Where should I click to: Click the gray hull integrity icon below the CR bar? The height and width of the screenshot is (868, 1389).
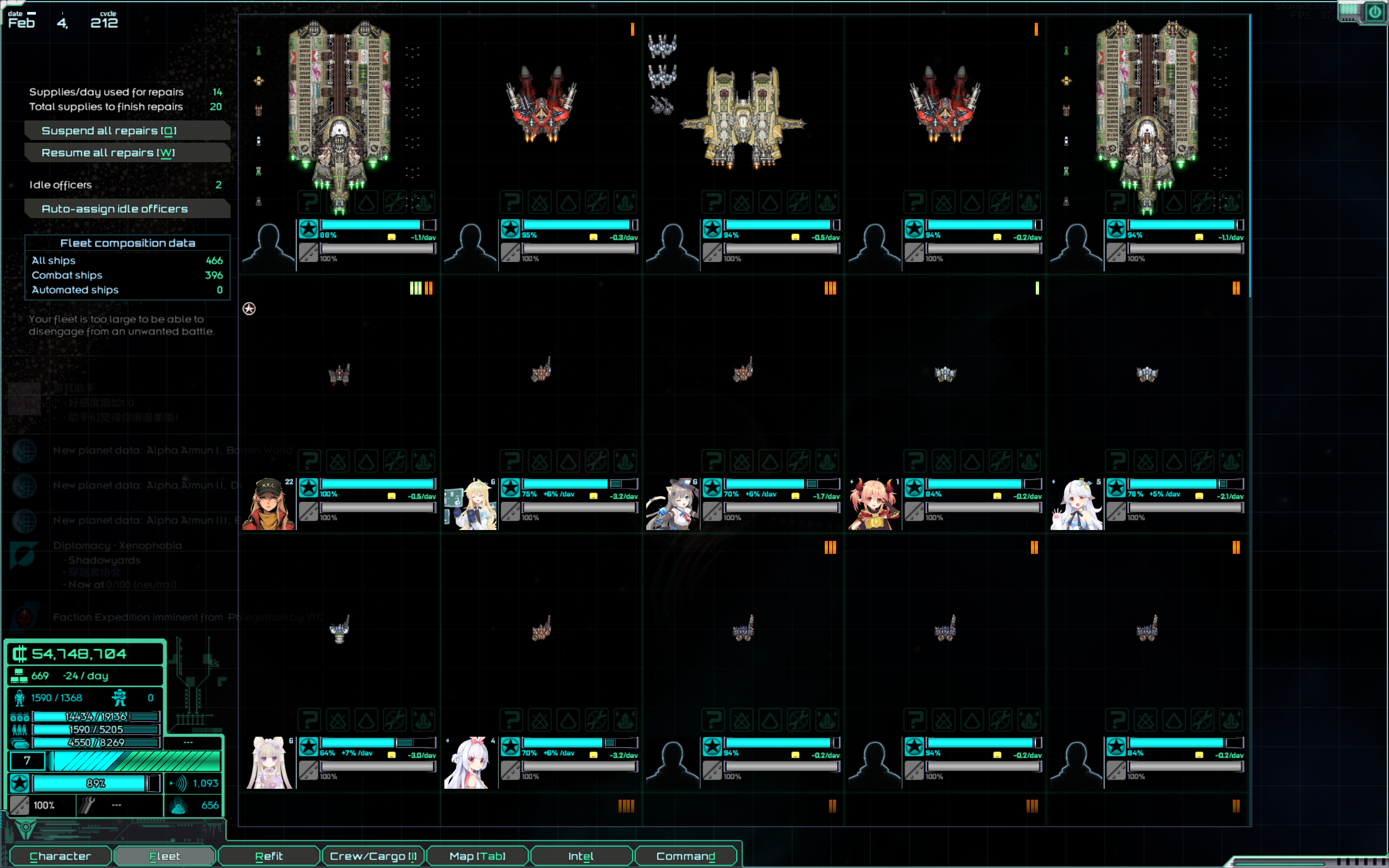tap(308, 252)
